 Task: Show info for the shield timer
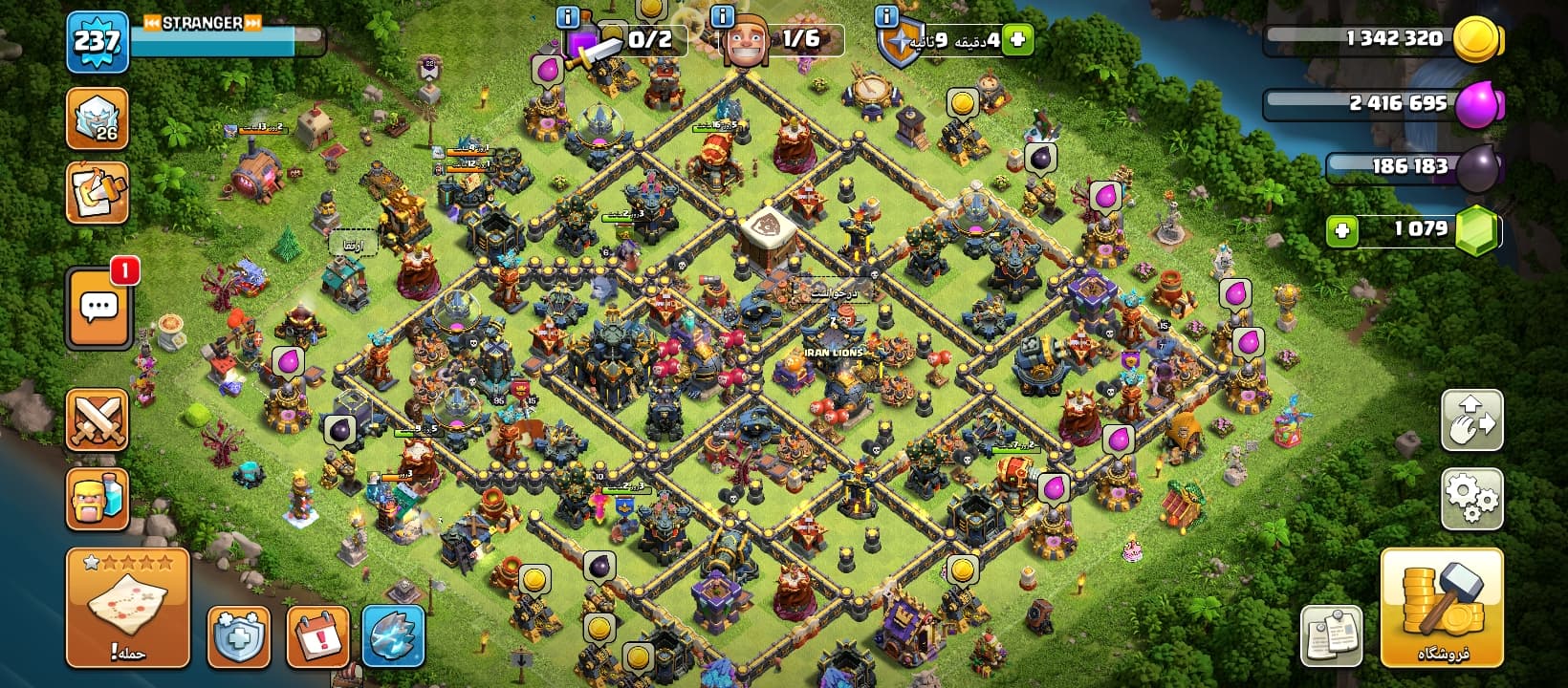click(886, 17)
